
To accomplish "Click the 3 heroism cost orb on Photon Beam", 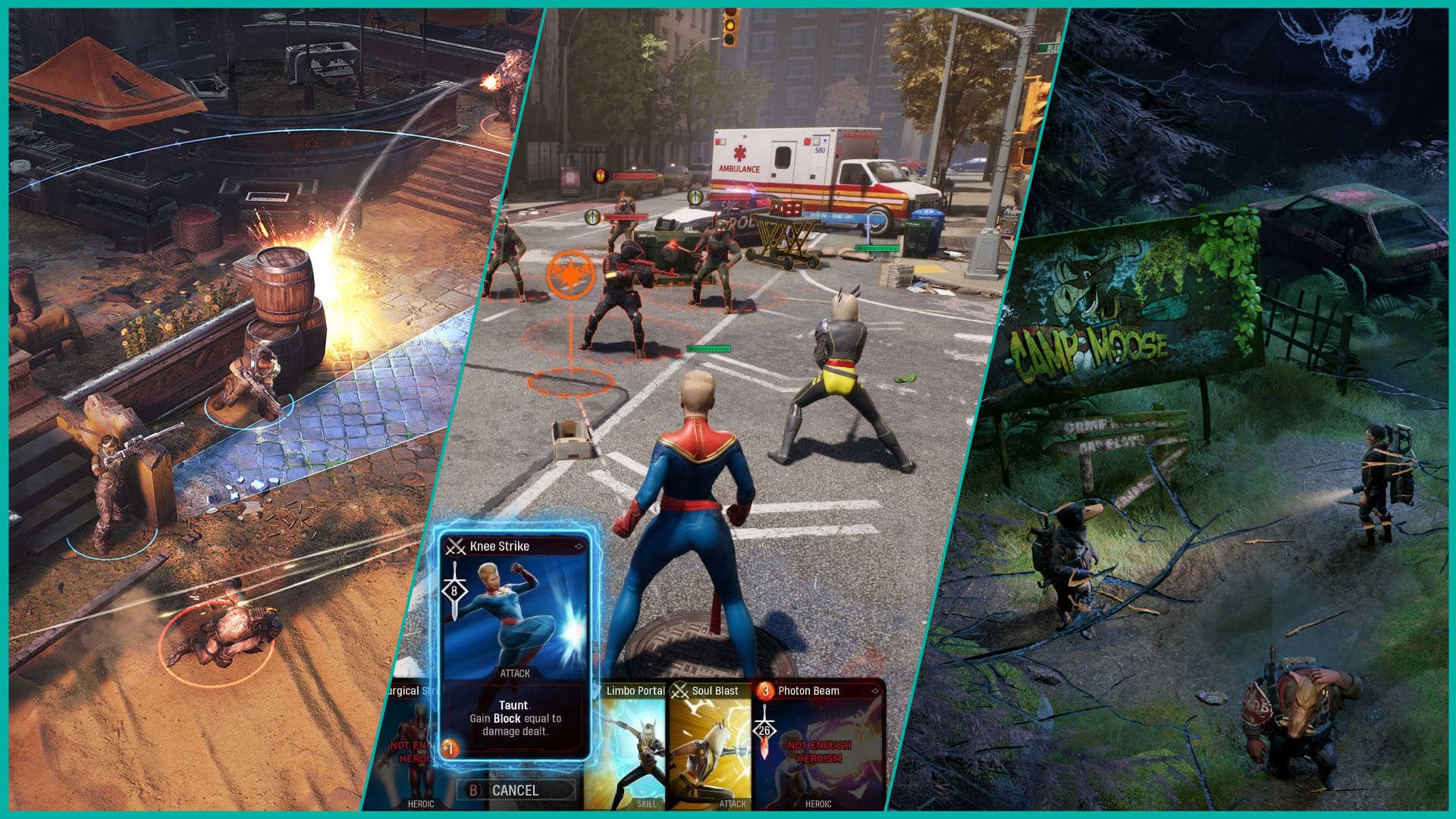I will click(x=765, y=692).
